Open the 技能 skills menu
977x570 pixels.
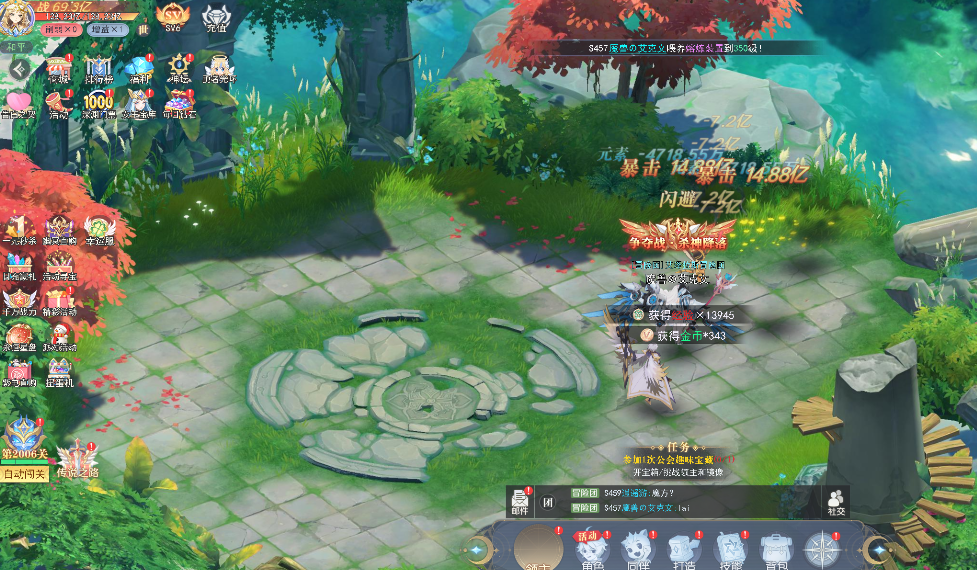pyautogui.click(x=729, y=549)
